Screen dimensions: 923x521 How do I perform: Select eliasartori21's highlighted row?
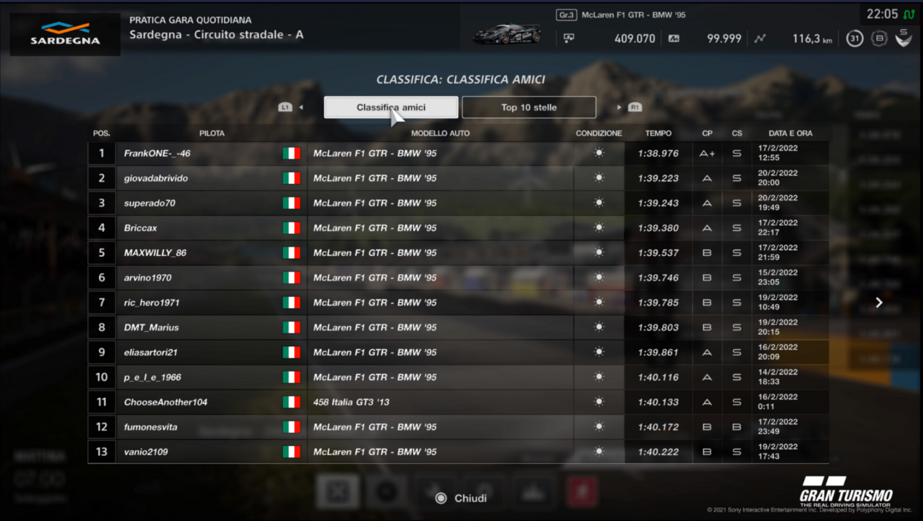(458, 352)
